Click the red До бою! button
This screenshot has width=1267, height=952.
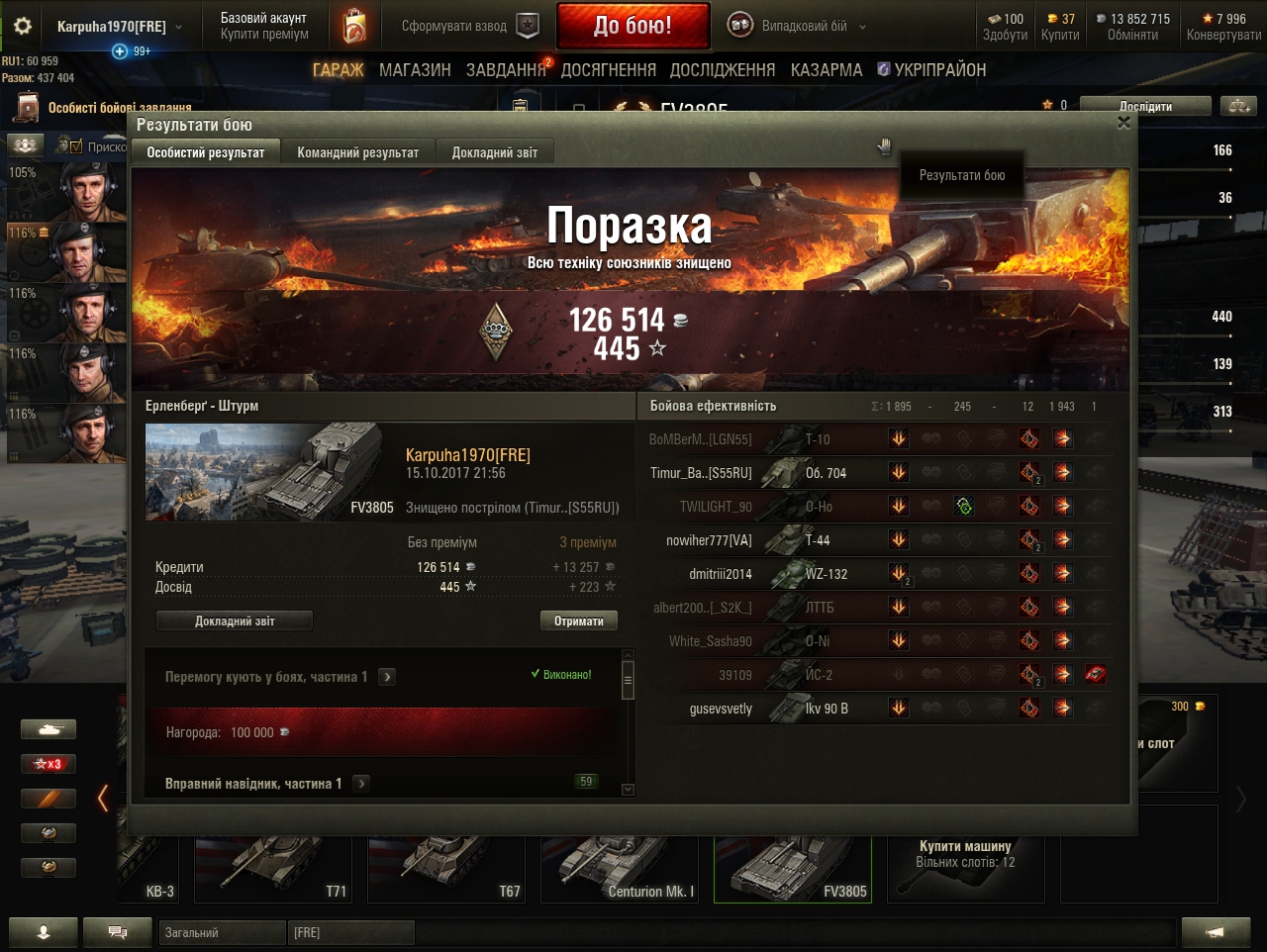point(633,26)
